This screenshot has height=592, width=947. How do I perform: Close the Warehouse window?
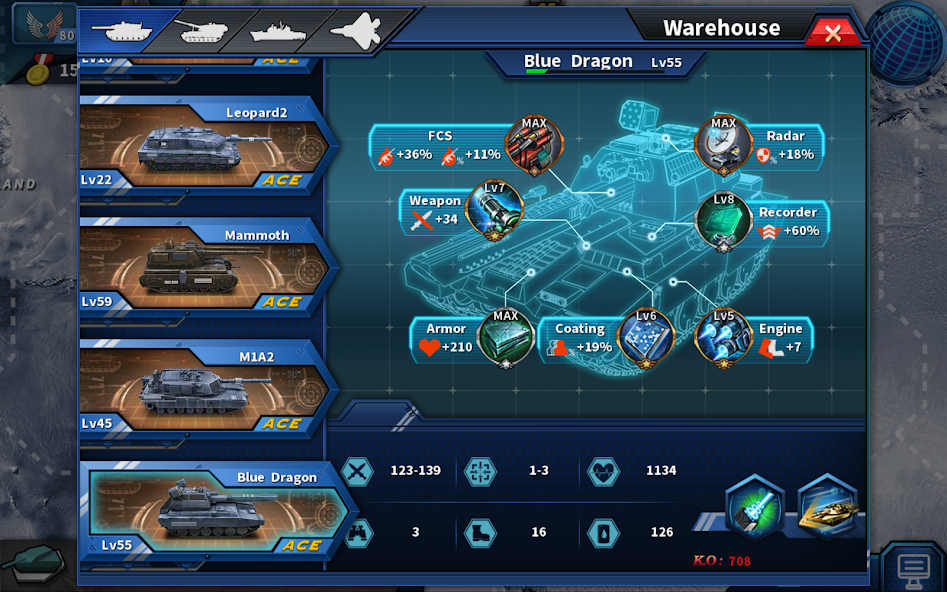[x=832, y=33]
